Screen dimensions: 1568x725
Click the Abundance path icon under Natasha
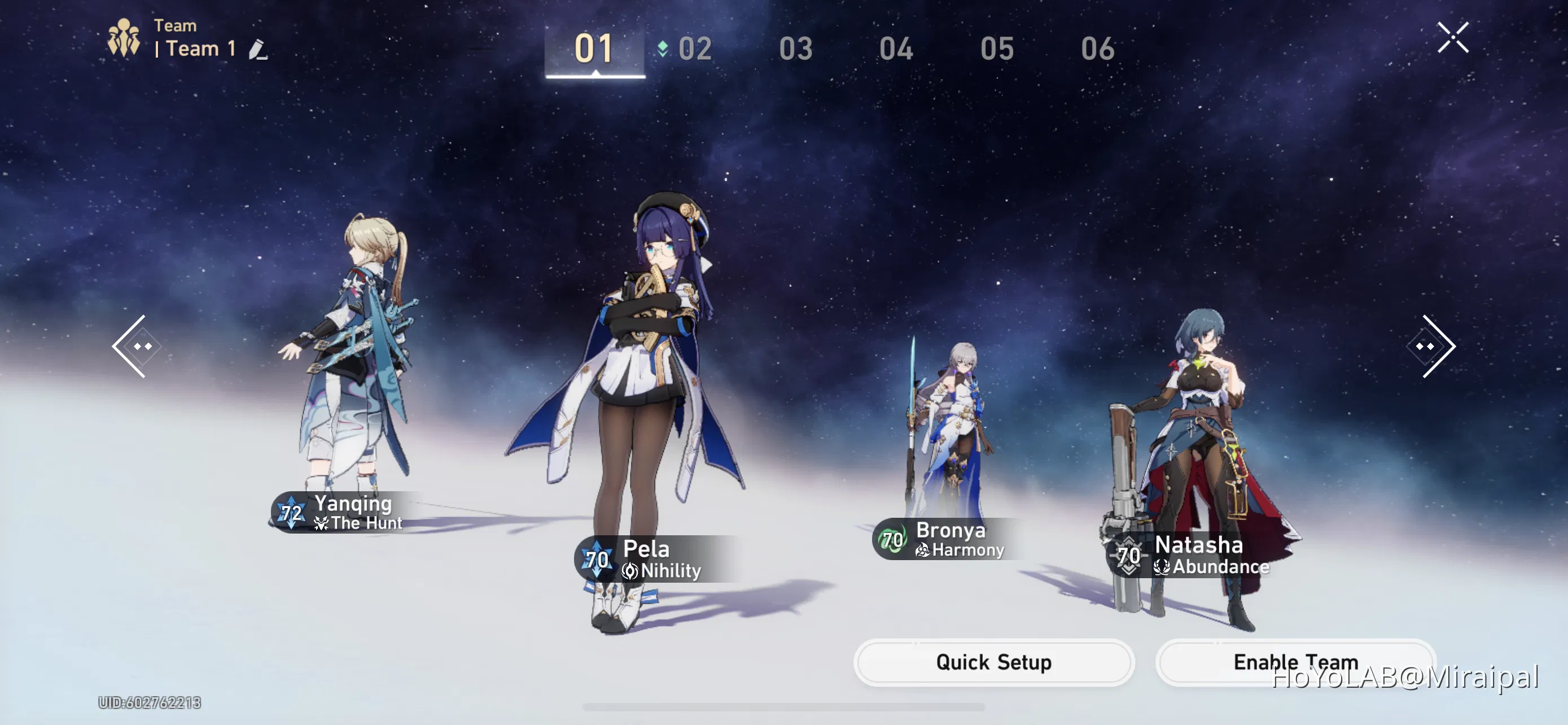[x=1162, y=567]
